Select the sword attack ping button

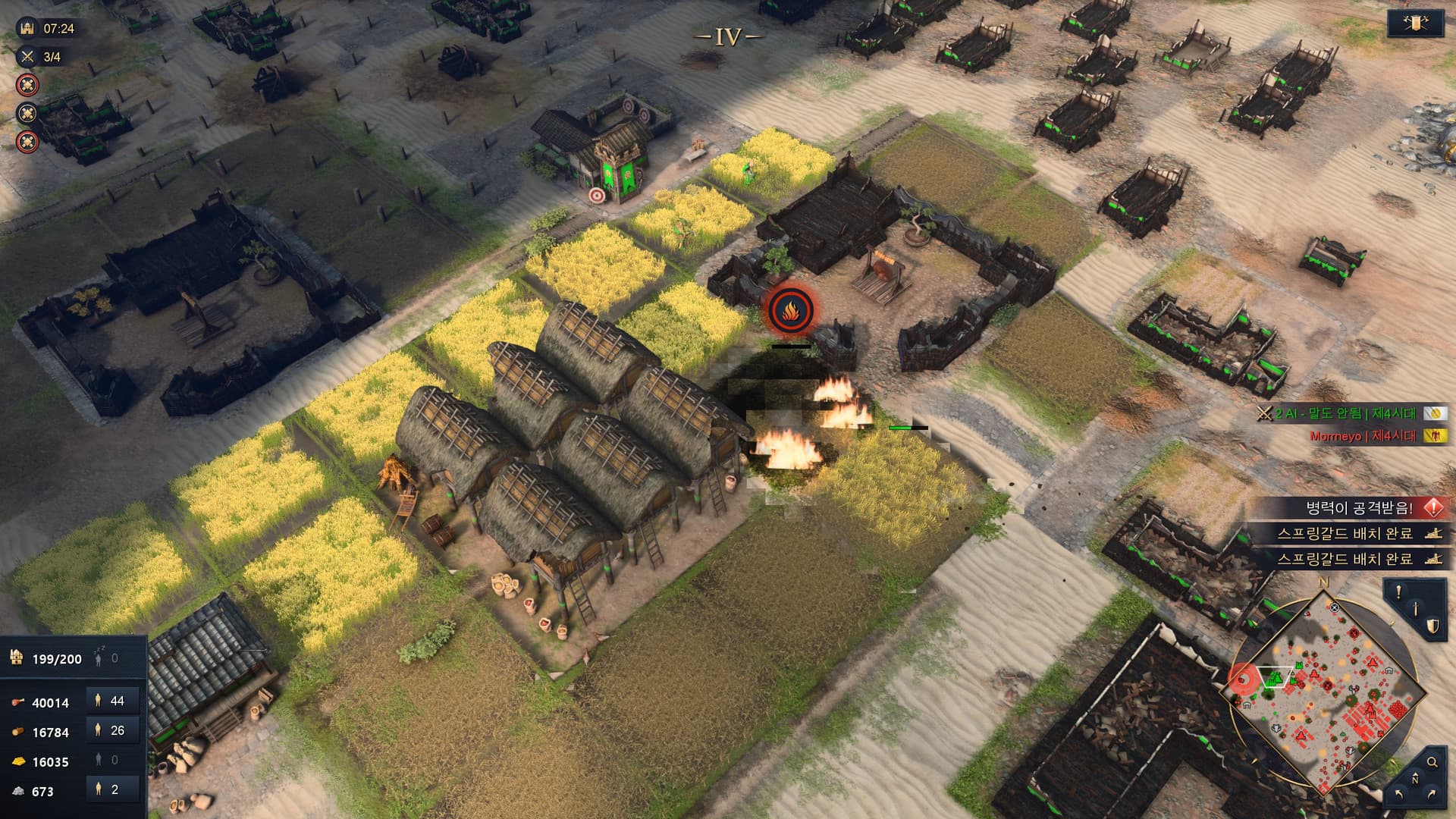click(1415, 608)
